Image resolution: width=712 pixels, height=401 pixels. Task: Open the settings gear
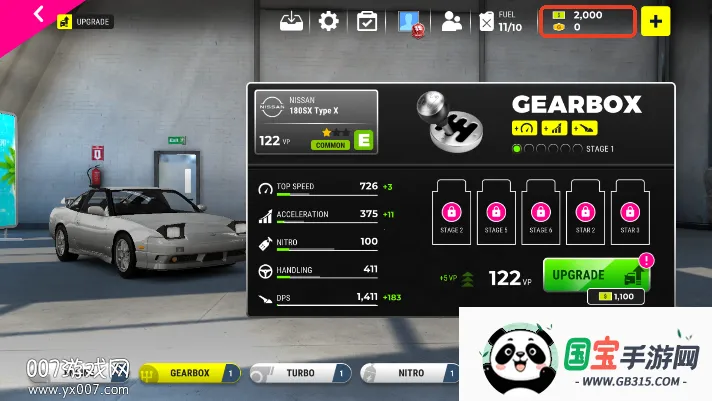pos(328,21)
